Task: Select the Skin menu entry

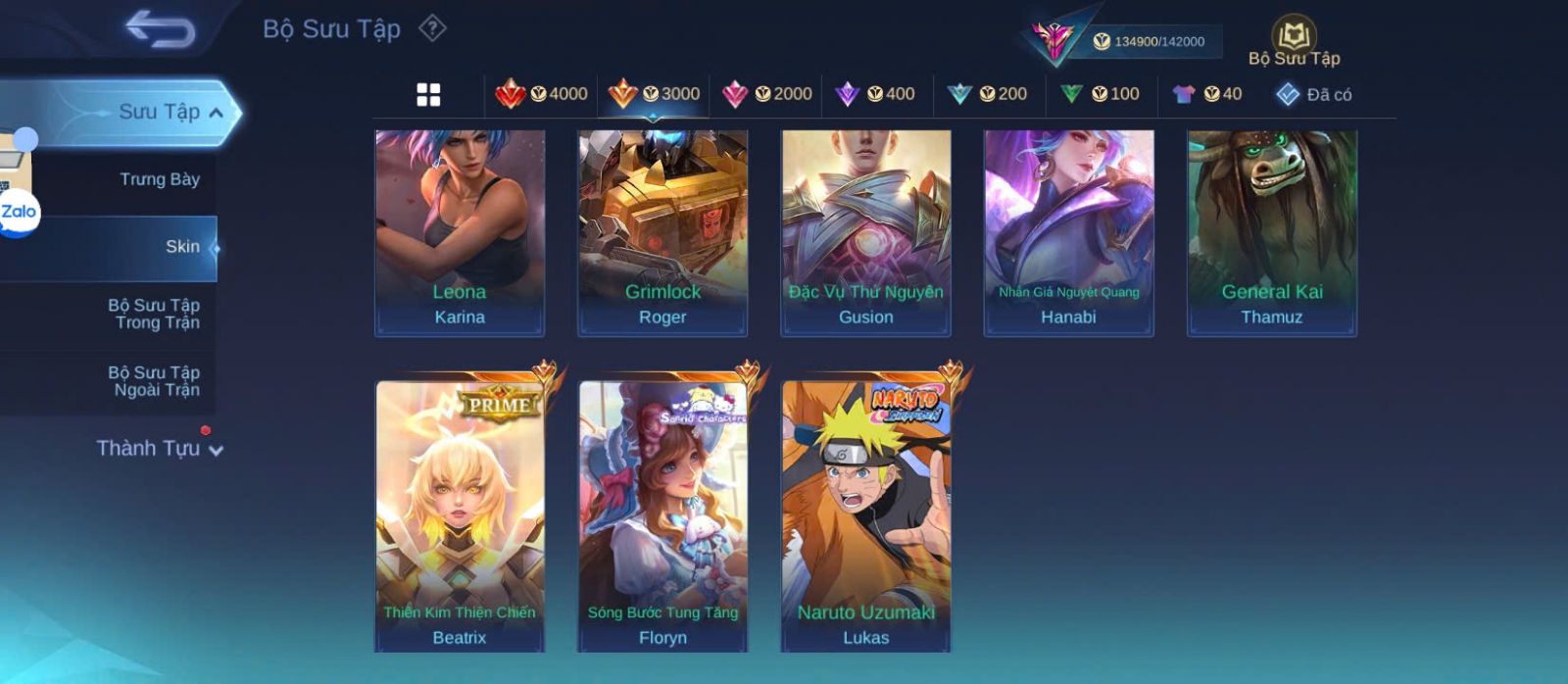Action: [182, 247]
